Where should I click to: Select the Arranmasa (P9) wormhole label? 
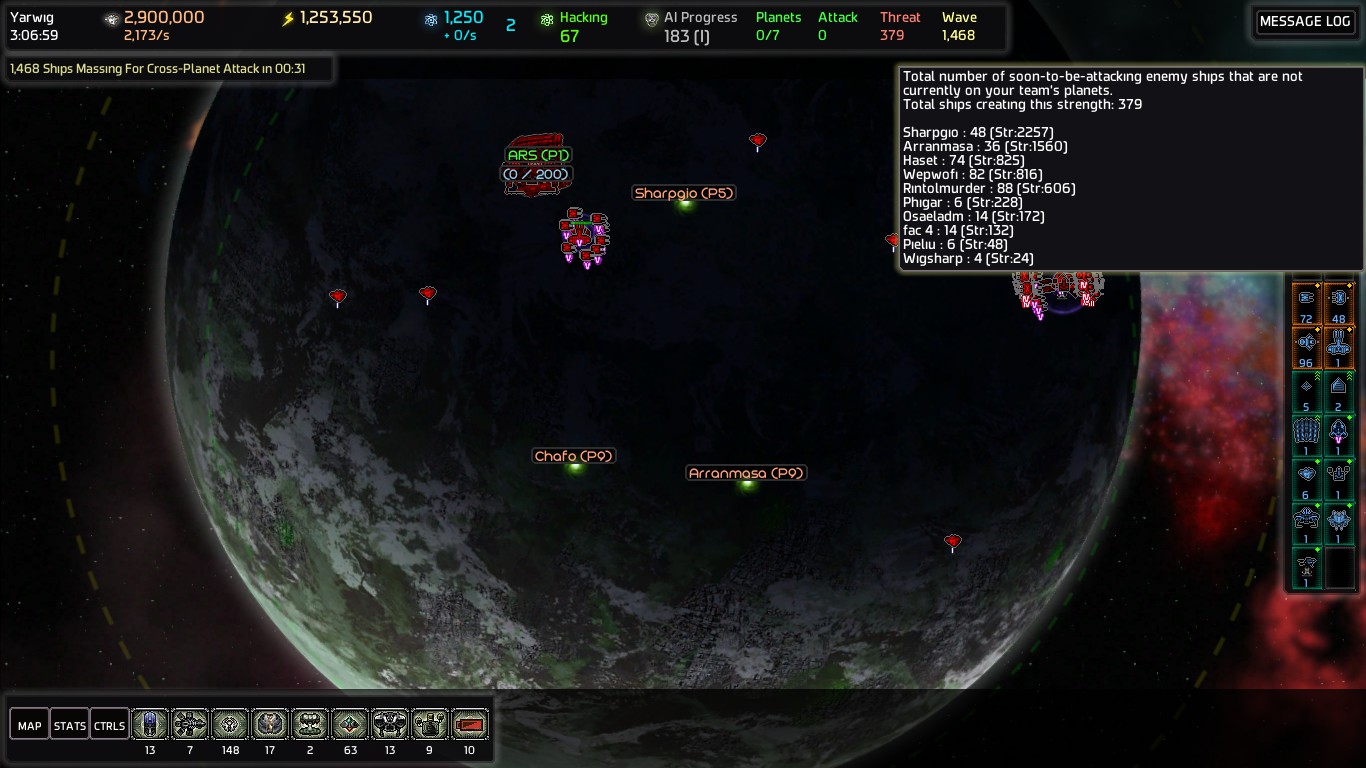(x=746, y=473)
